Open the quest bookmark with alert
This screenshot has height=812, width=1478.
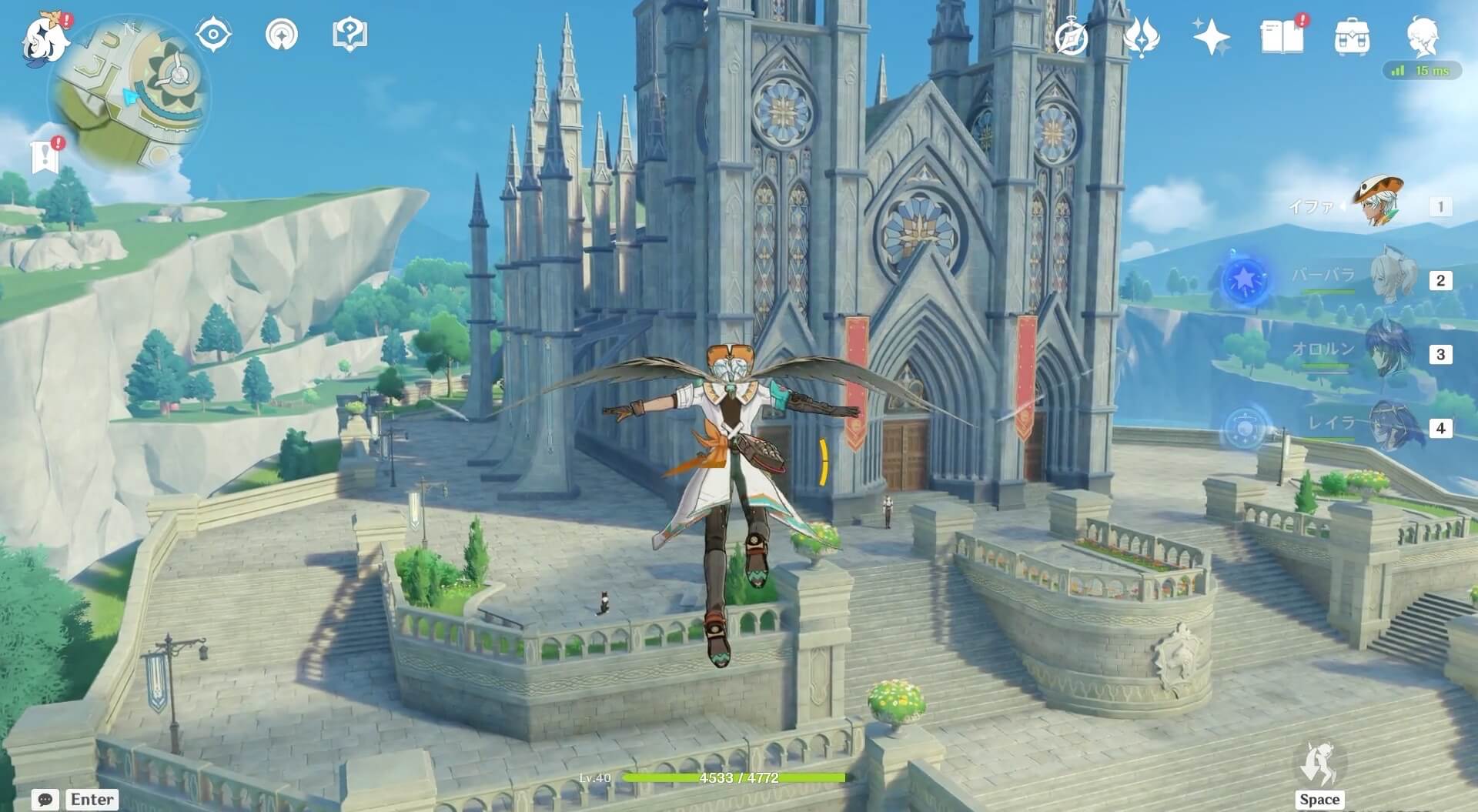point(46,155)
